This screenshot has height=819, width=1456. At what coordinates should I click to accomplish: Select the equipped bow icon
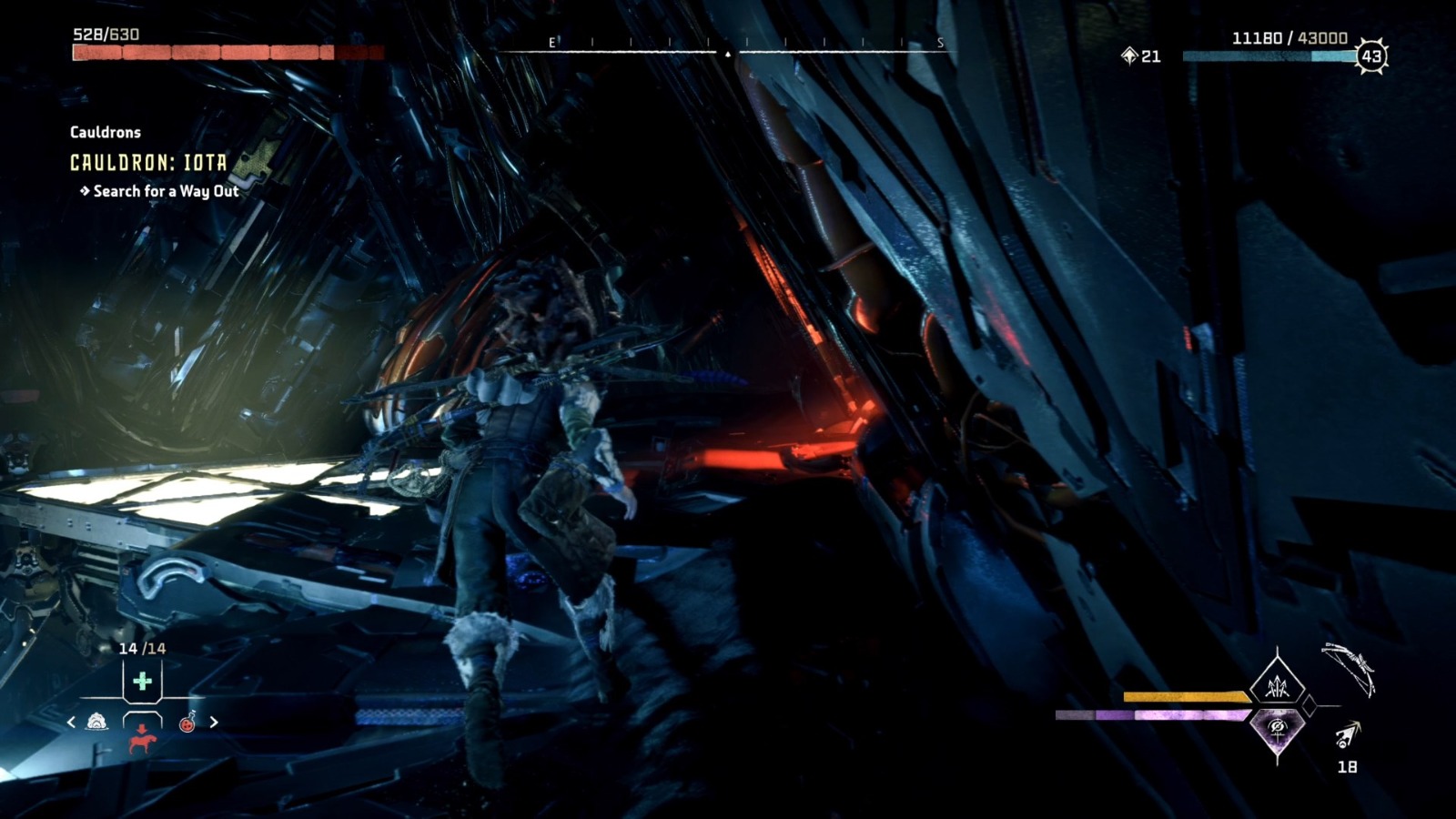click(1349, 668)
